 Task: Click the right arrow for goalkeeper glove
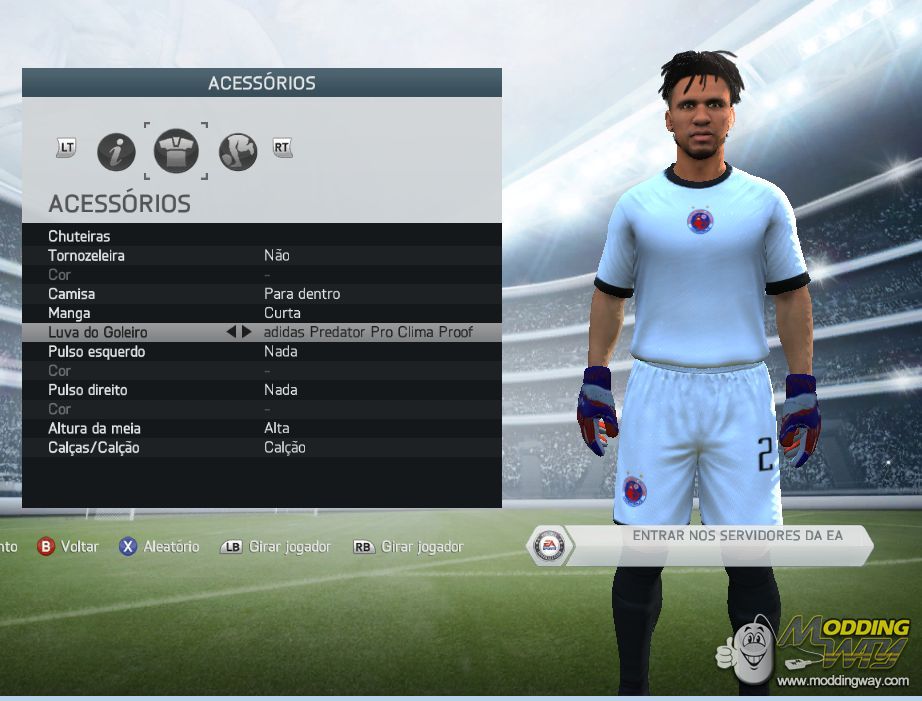(246, 332)
